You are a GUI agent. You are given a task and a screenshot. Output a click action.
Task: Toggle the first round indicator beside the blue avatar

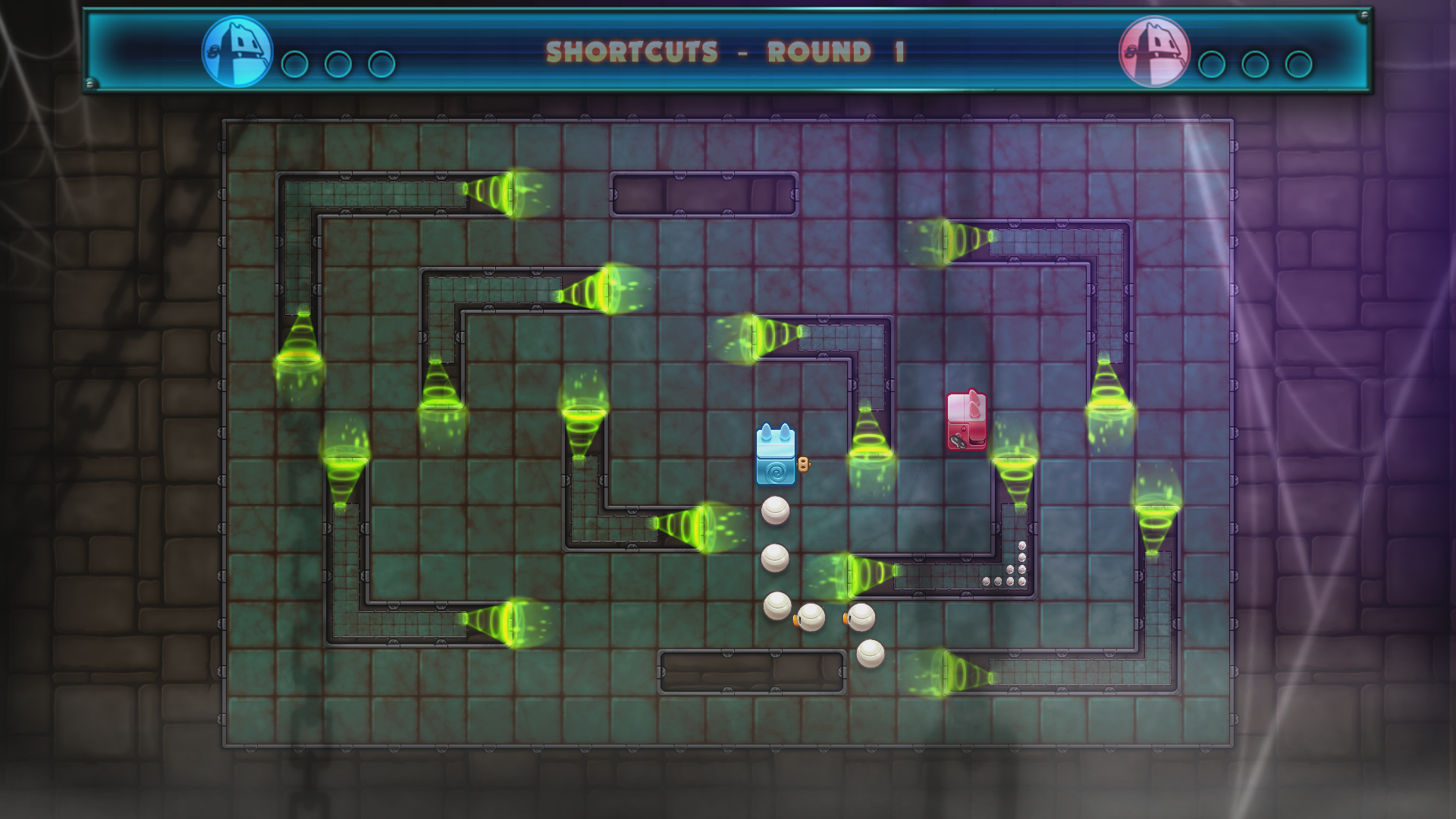pos(296,64)
